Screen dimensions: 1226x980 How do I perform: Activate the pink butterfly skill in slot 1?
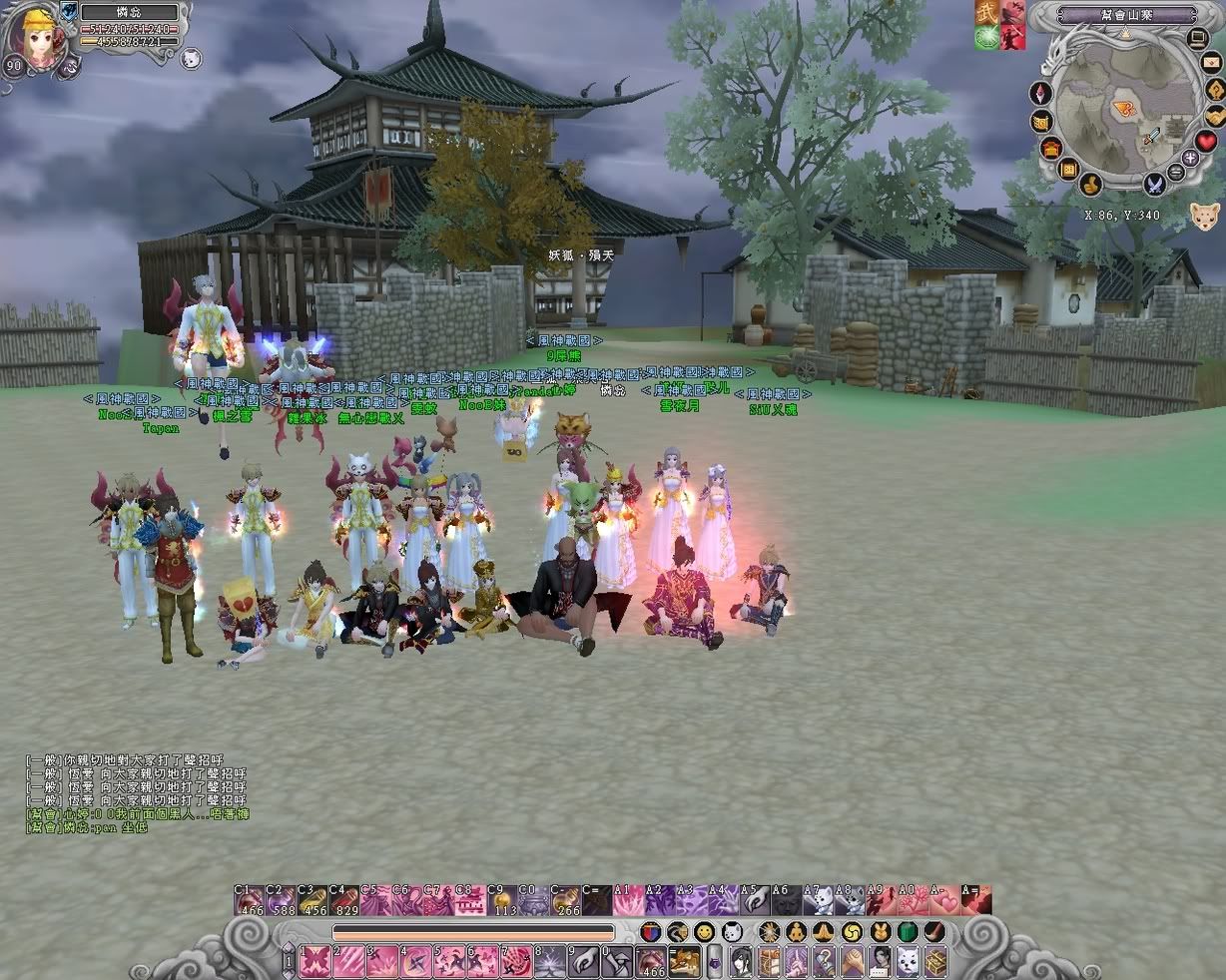click(313, 961)
